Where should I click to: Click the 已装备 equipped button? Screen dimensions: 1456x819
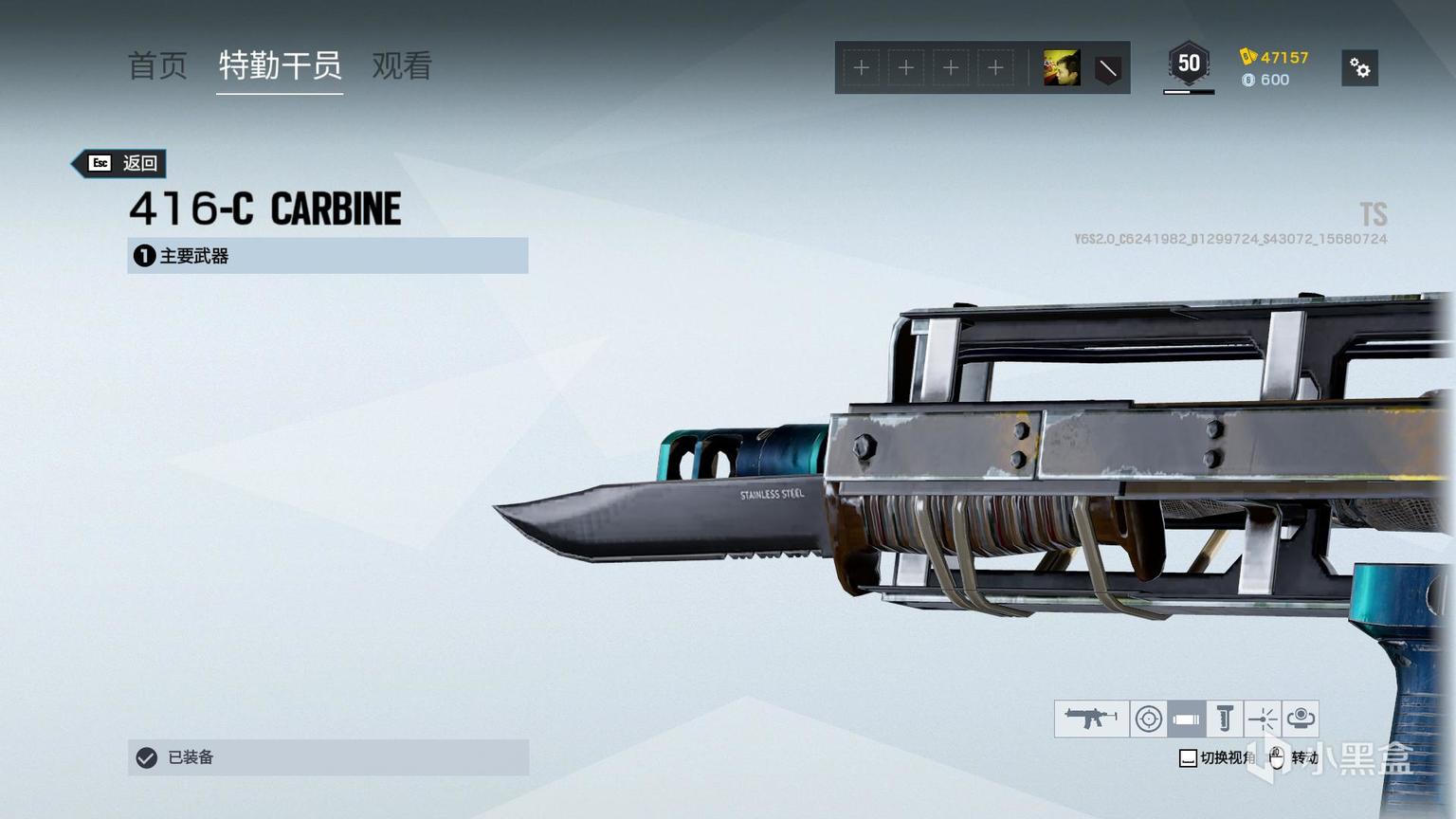[328, 757]
